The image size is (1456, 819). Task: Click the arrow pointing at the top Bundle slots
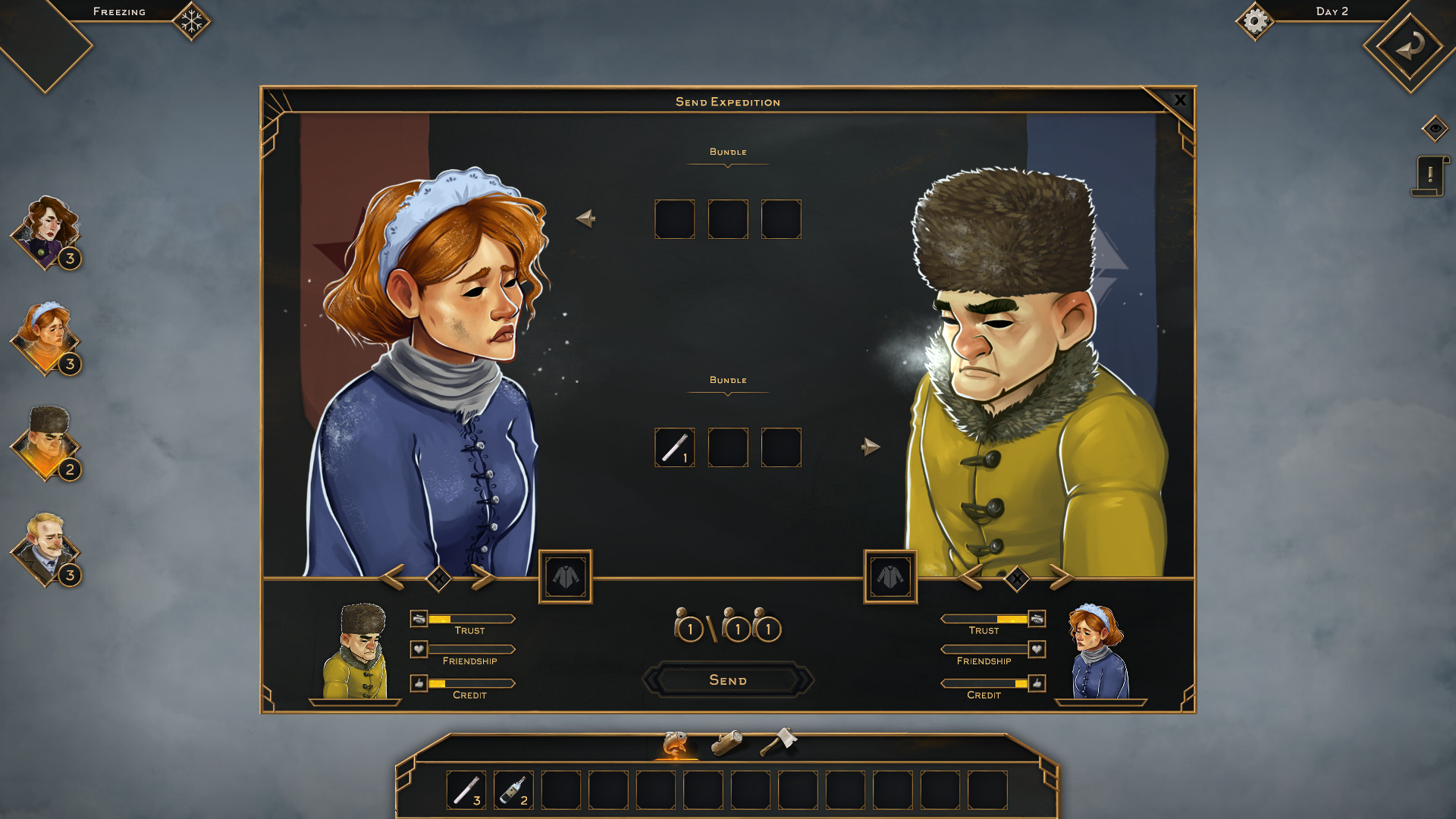[x=585, y=219]
